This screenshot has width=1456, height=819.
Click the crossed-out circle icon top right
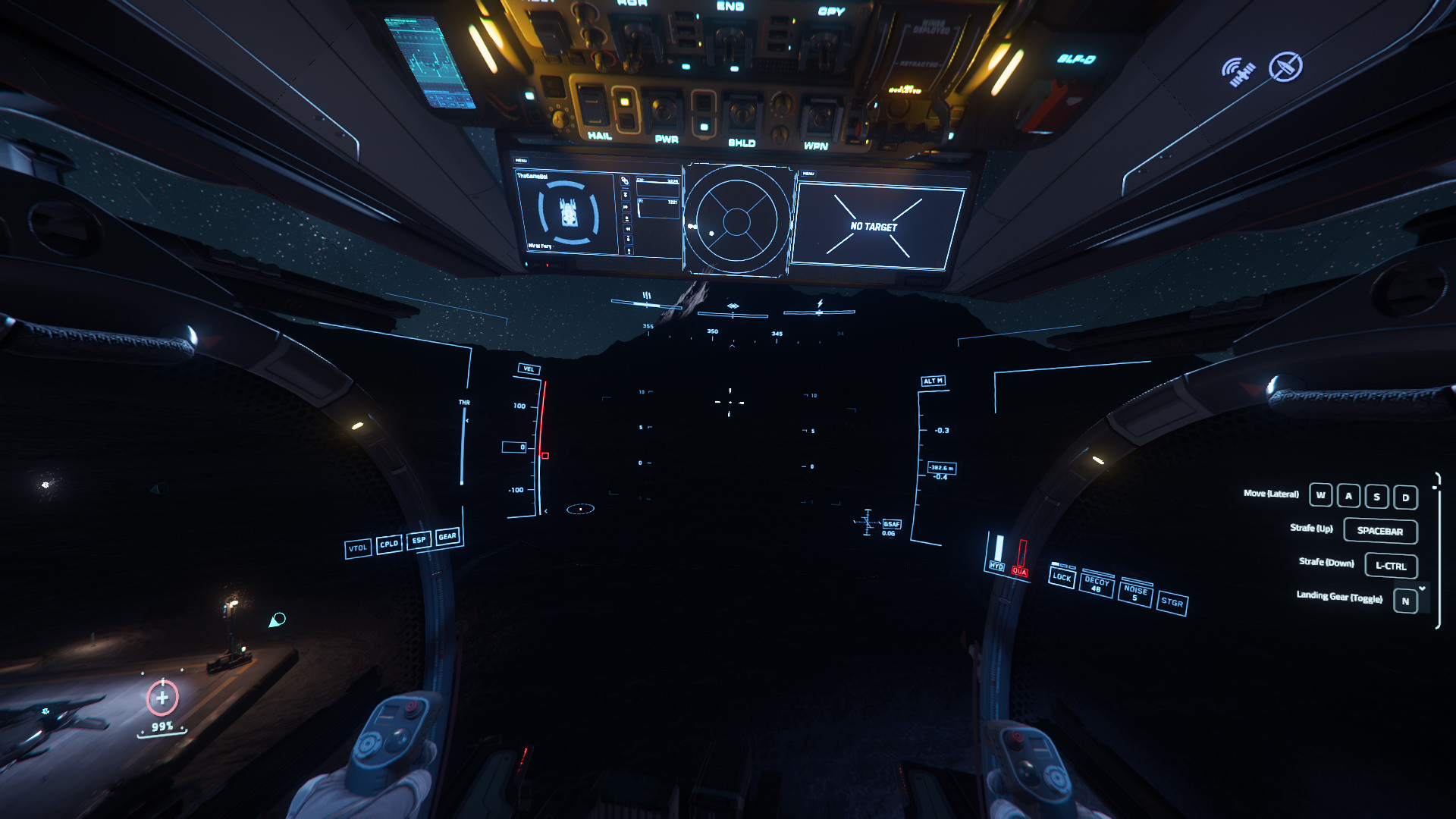pyautogui.click(x=1285, y=67)
